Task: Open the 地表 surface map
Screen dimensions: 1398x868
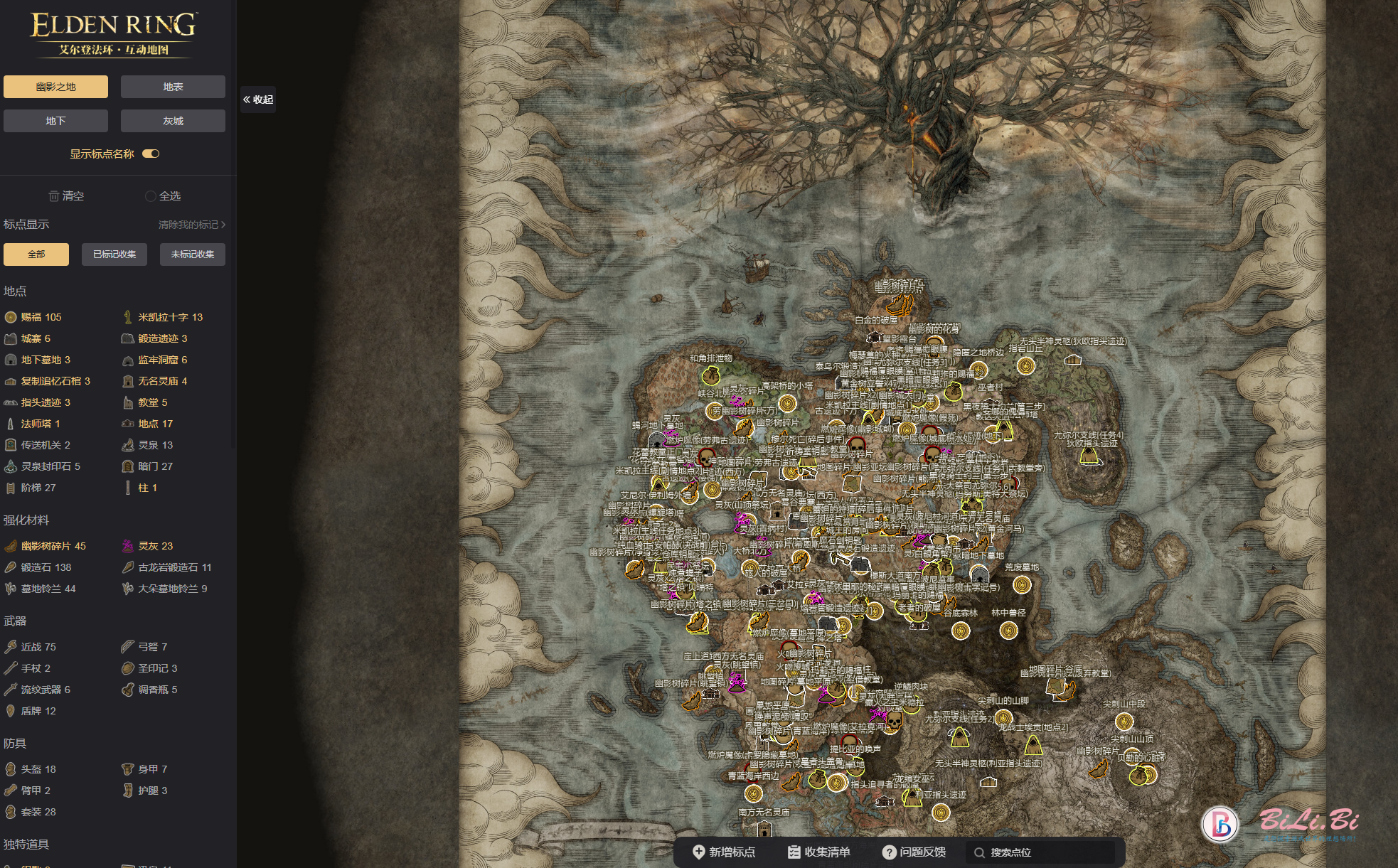Action: 173,87
